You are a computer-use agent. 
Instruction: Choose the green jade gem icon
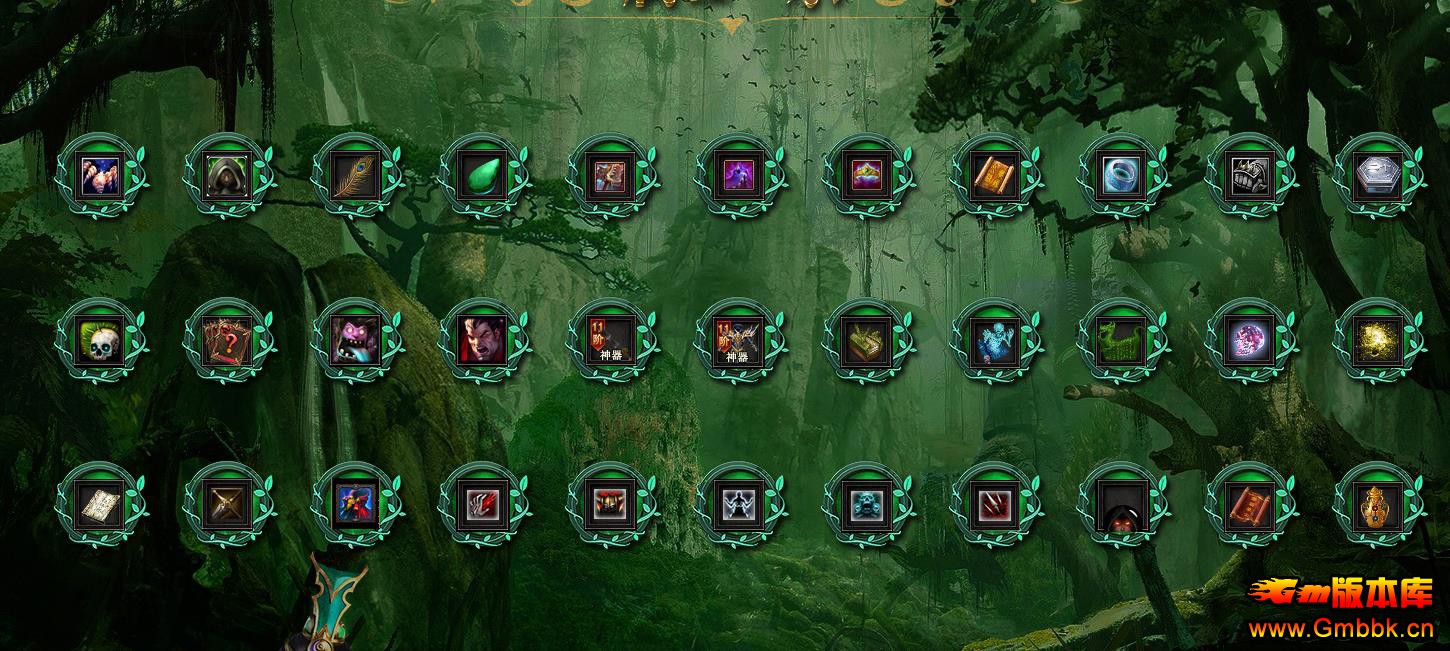coord(484,177)
